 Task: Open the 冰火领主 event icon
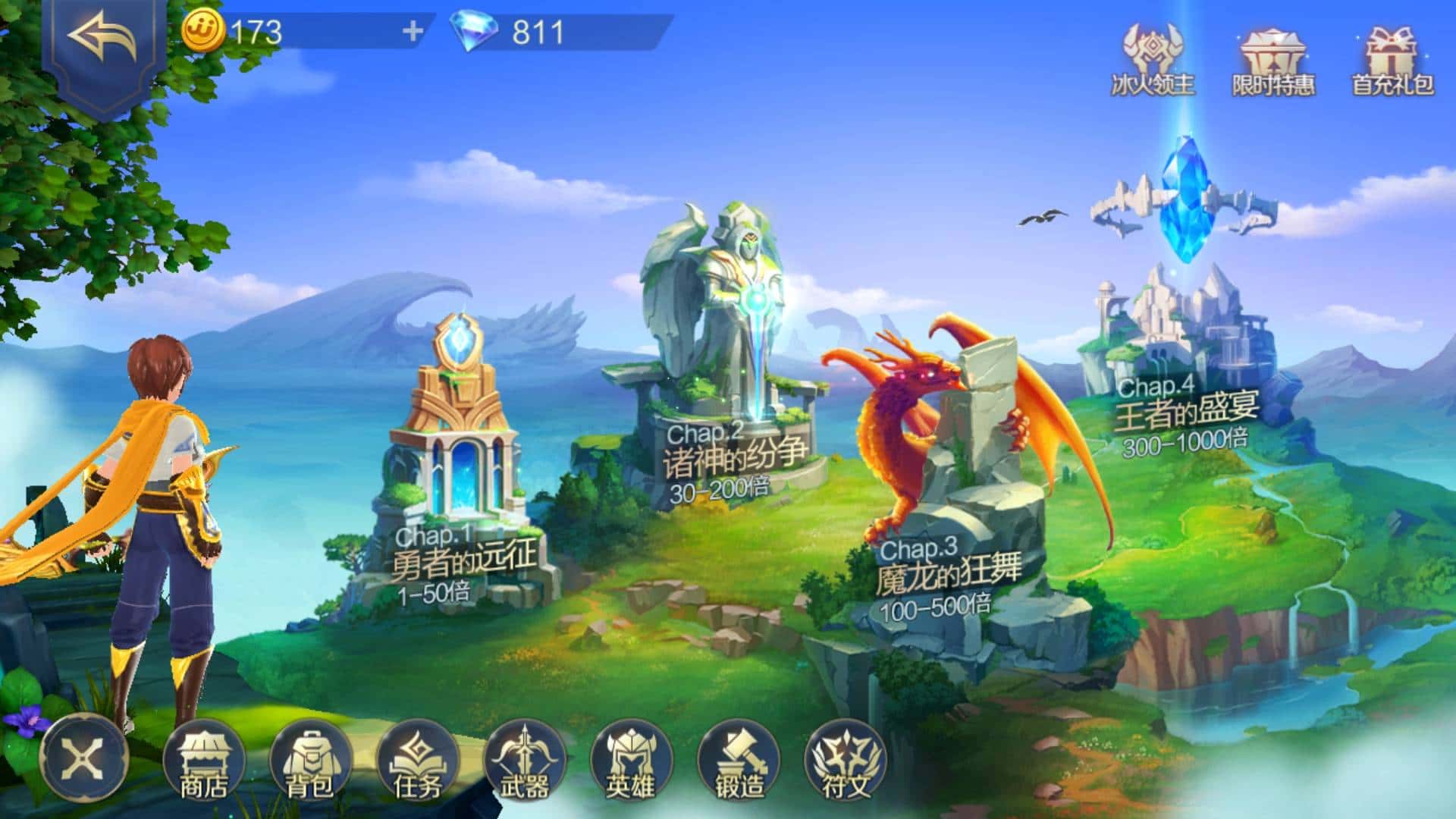pyautogui.click(x=1153, y=61)
